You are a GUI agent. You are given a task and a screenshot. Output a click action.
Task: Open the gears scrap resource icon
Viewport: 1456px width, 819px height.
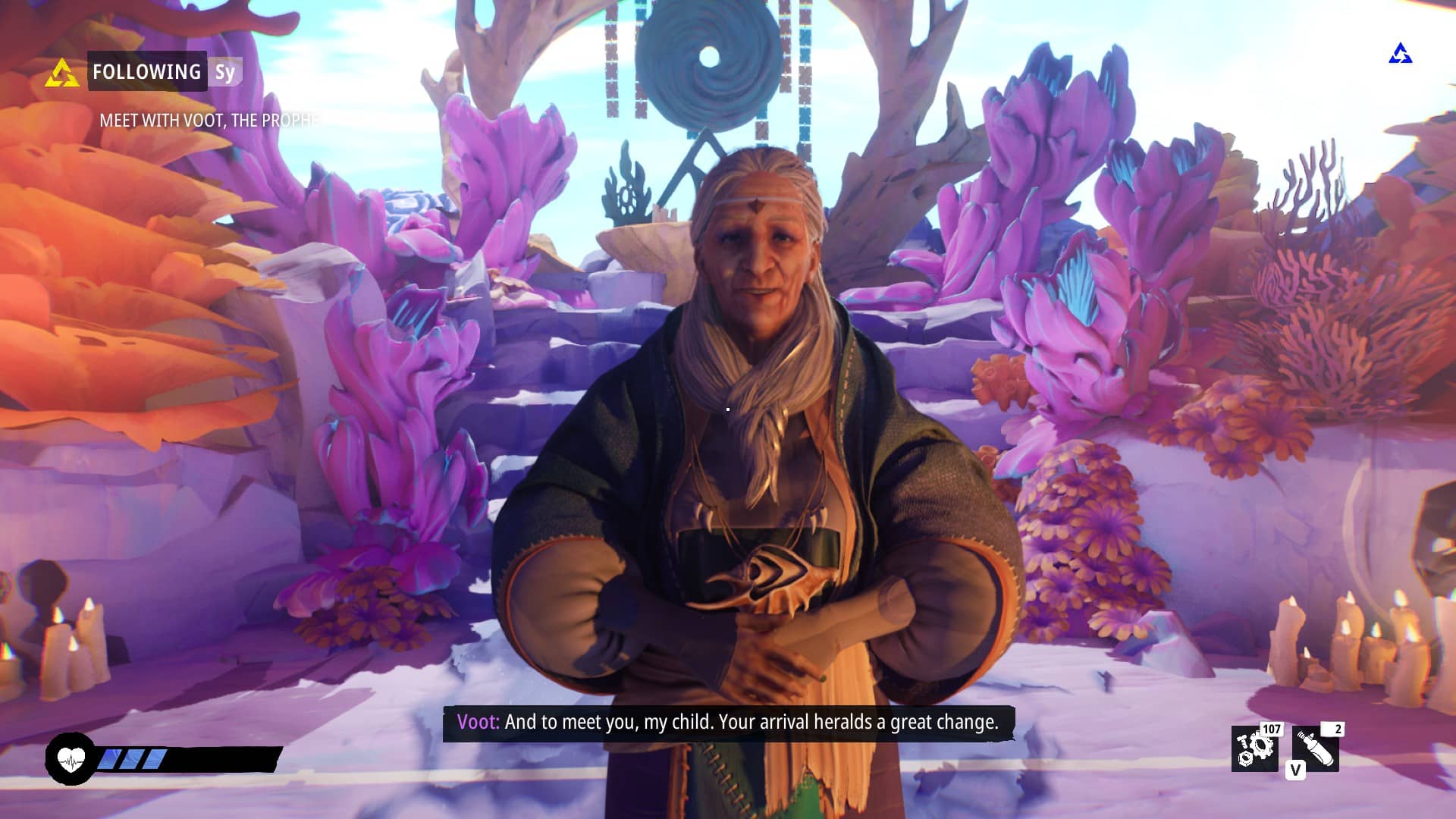1254,748
